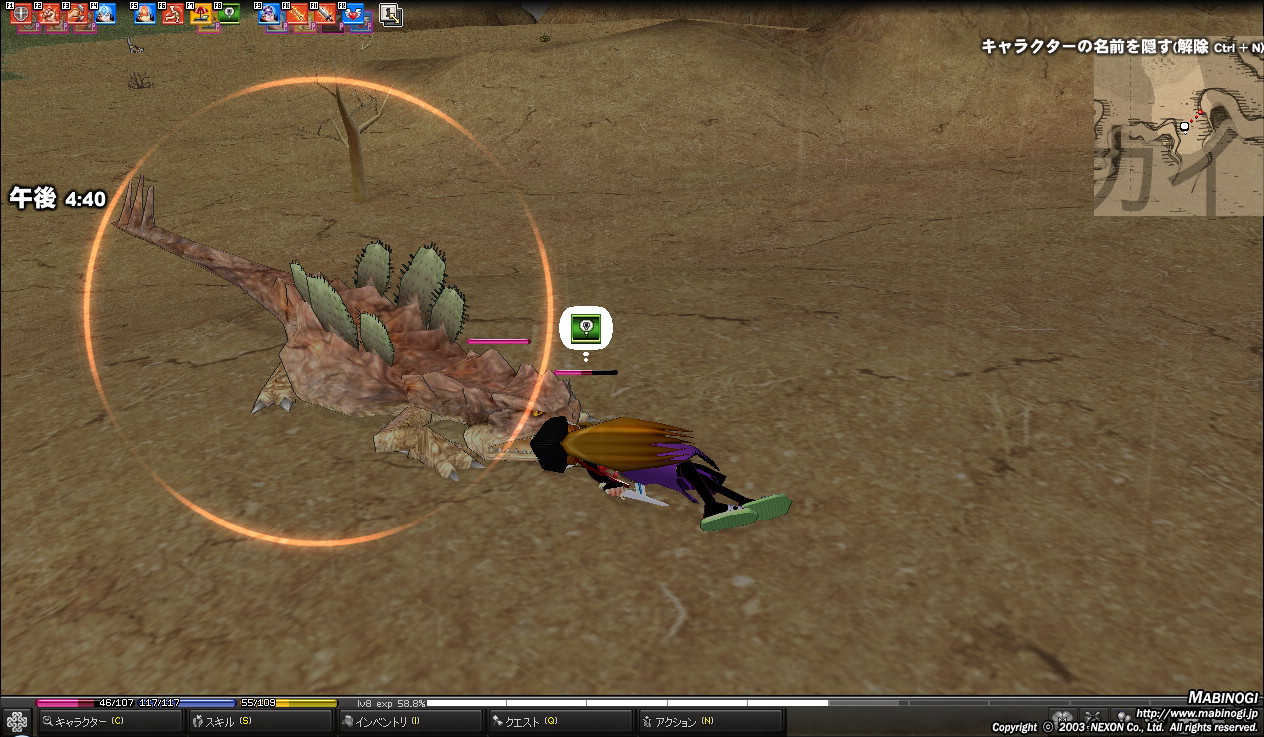This screenshot has height=737, width=1264.
Task: Activate the F1 shield defense skill
Action: point(20,15)
